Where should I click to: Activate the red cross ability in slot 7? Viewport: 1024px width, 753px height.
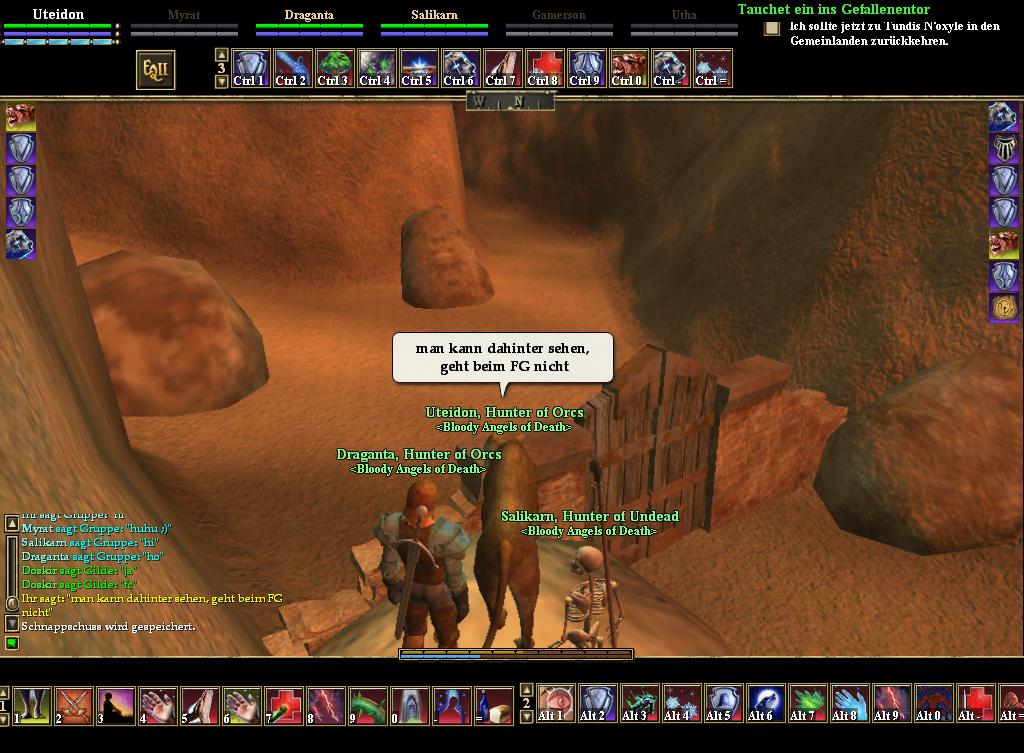pos(284,705)
